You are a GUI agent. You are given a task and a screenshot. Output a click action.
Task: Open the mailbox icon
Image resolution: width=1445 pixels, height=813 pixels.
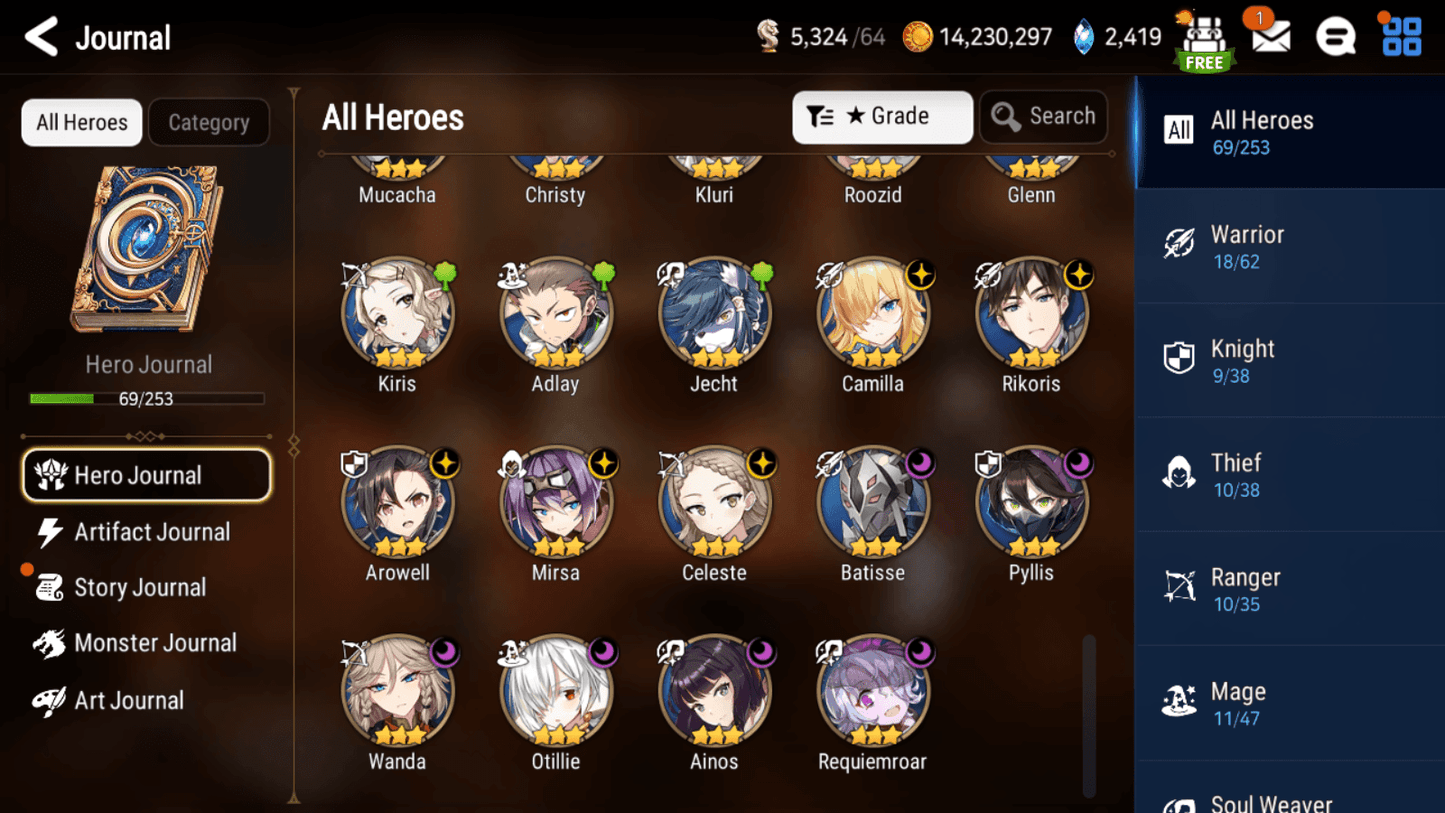(1270, 38)
